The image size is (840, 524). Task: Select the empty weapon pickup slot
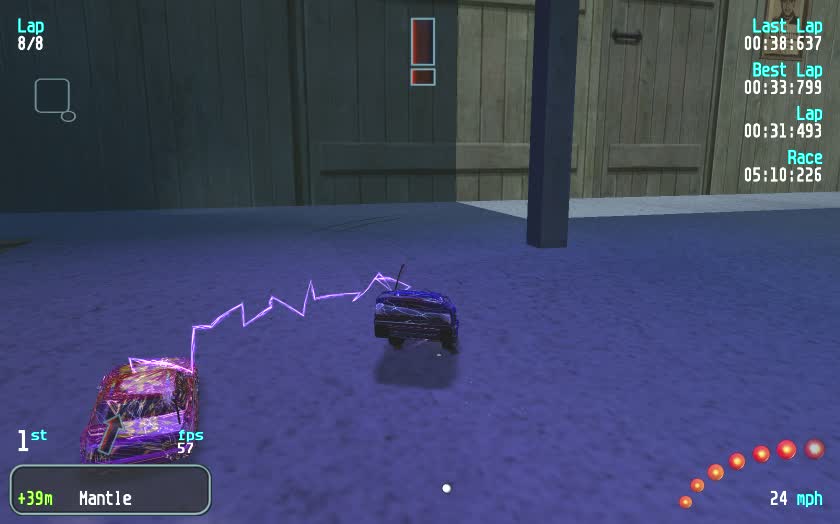[52, 96]
